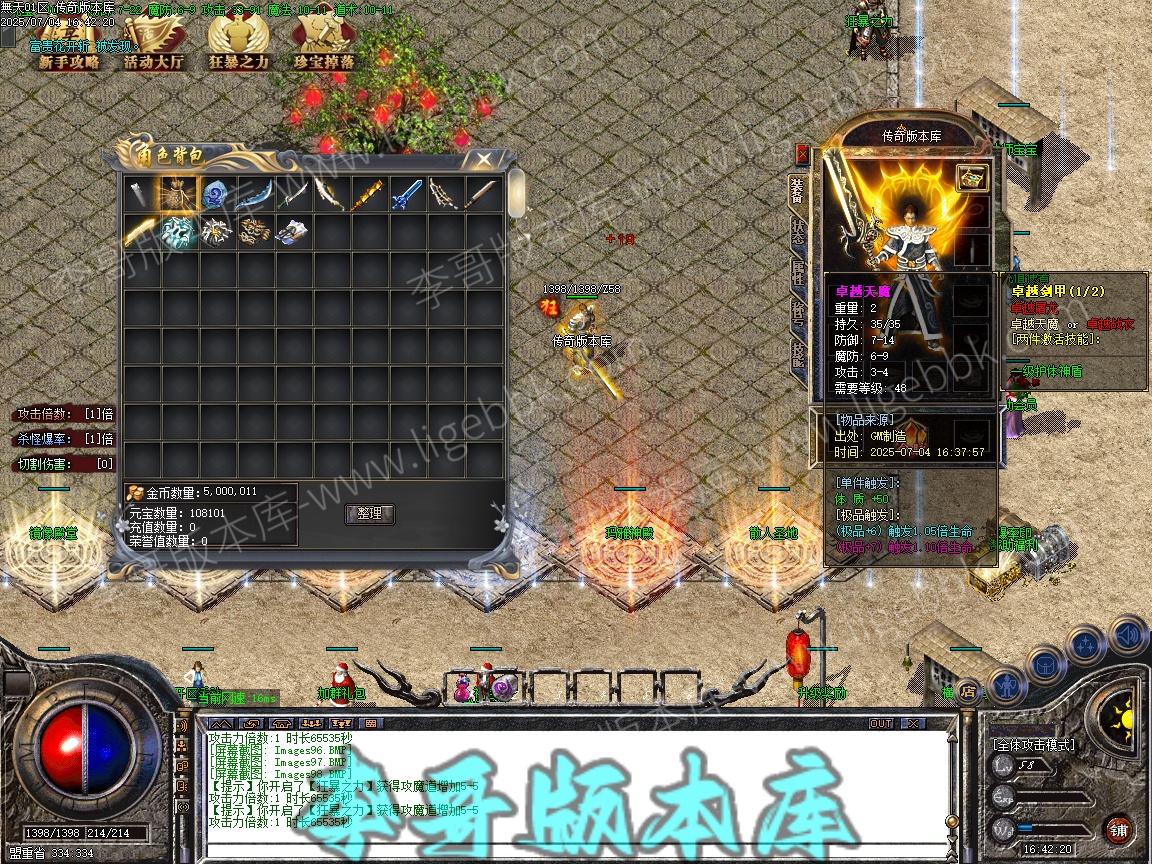Click the 整理 sort button
The height and width of the screenshot is (864, 1152).
point(369,514)
